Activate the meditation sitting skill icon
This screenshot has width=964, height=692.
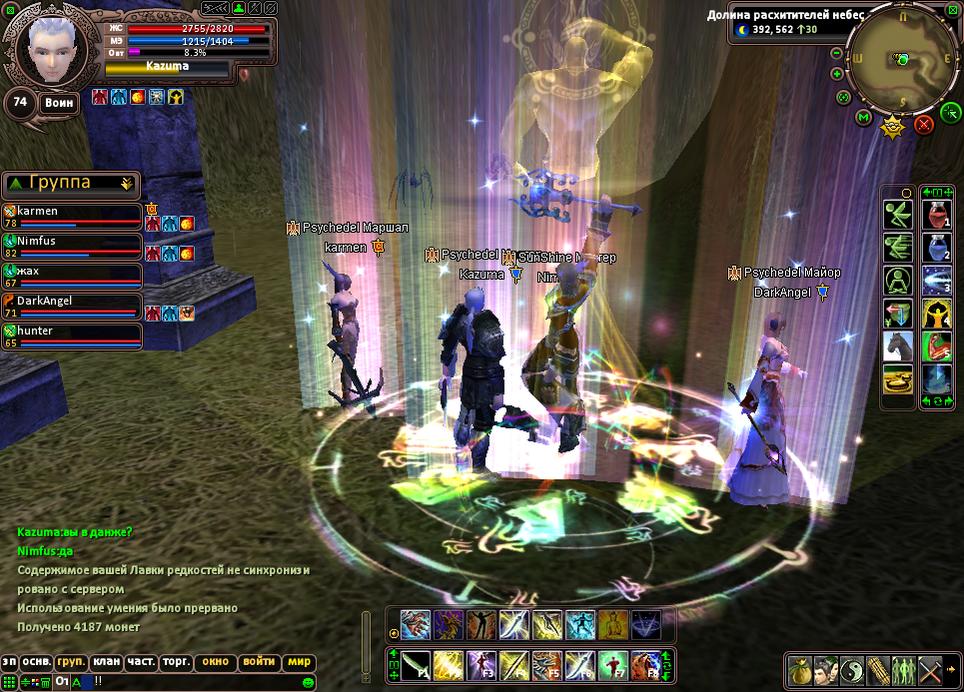tap(898, 281)
